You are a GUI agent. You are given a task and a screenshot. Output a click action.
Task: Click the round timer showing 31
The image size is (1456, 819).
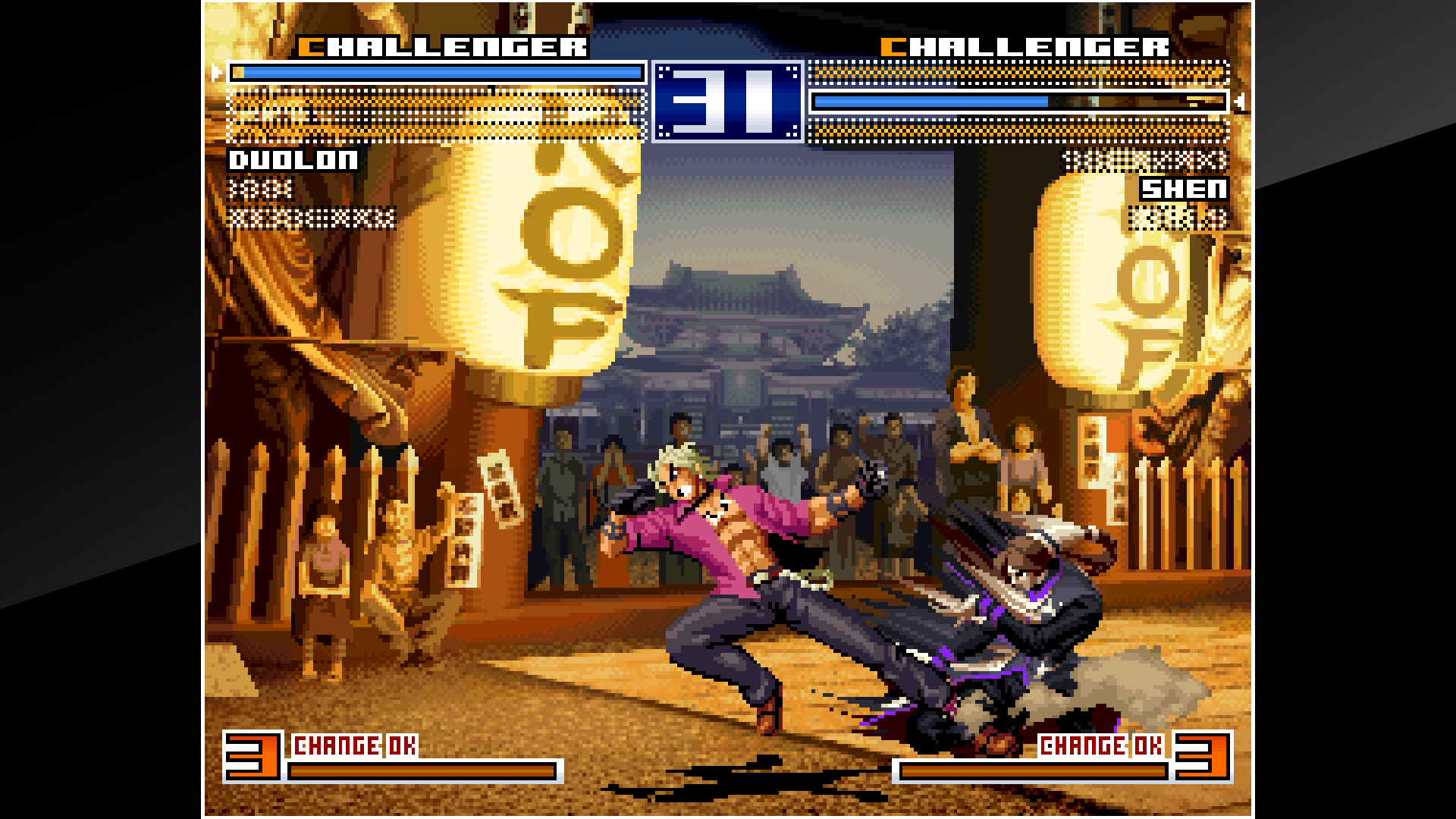coord(728,102)
